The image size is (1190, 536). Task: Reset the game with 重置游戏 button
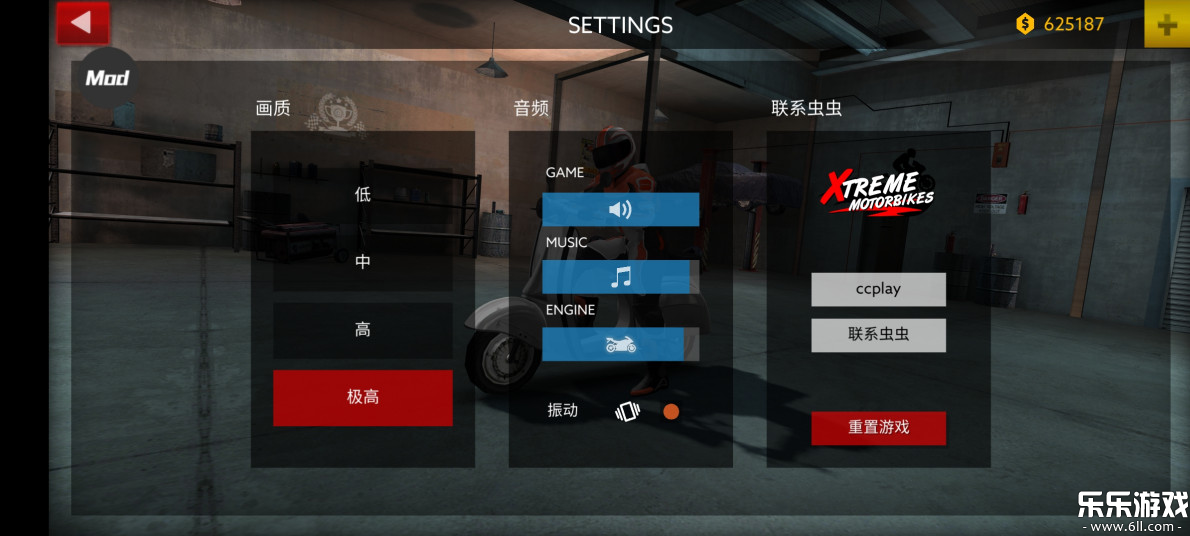878,428
